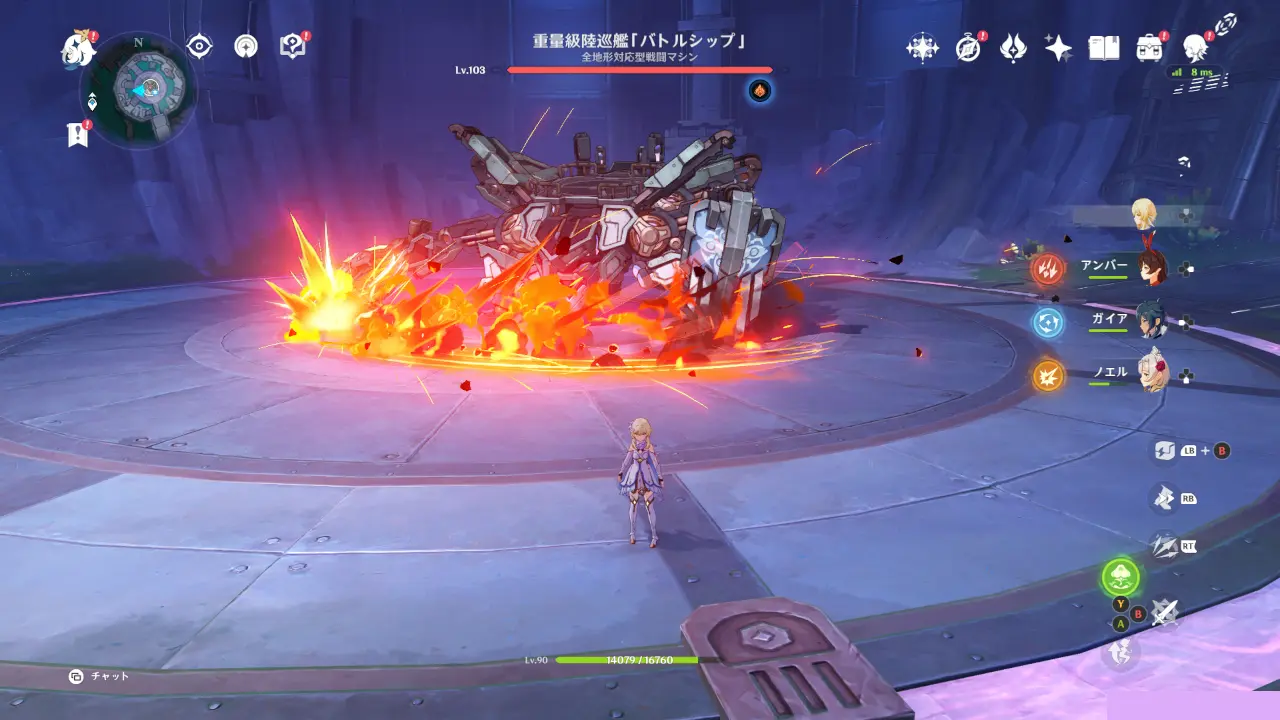Open the co-op hexagon icon

pos(922,48)
